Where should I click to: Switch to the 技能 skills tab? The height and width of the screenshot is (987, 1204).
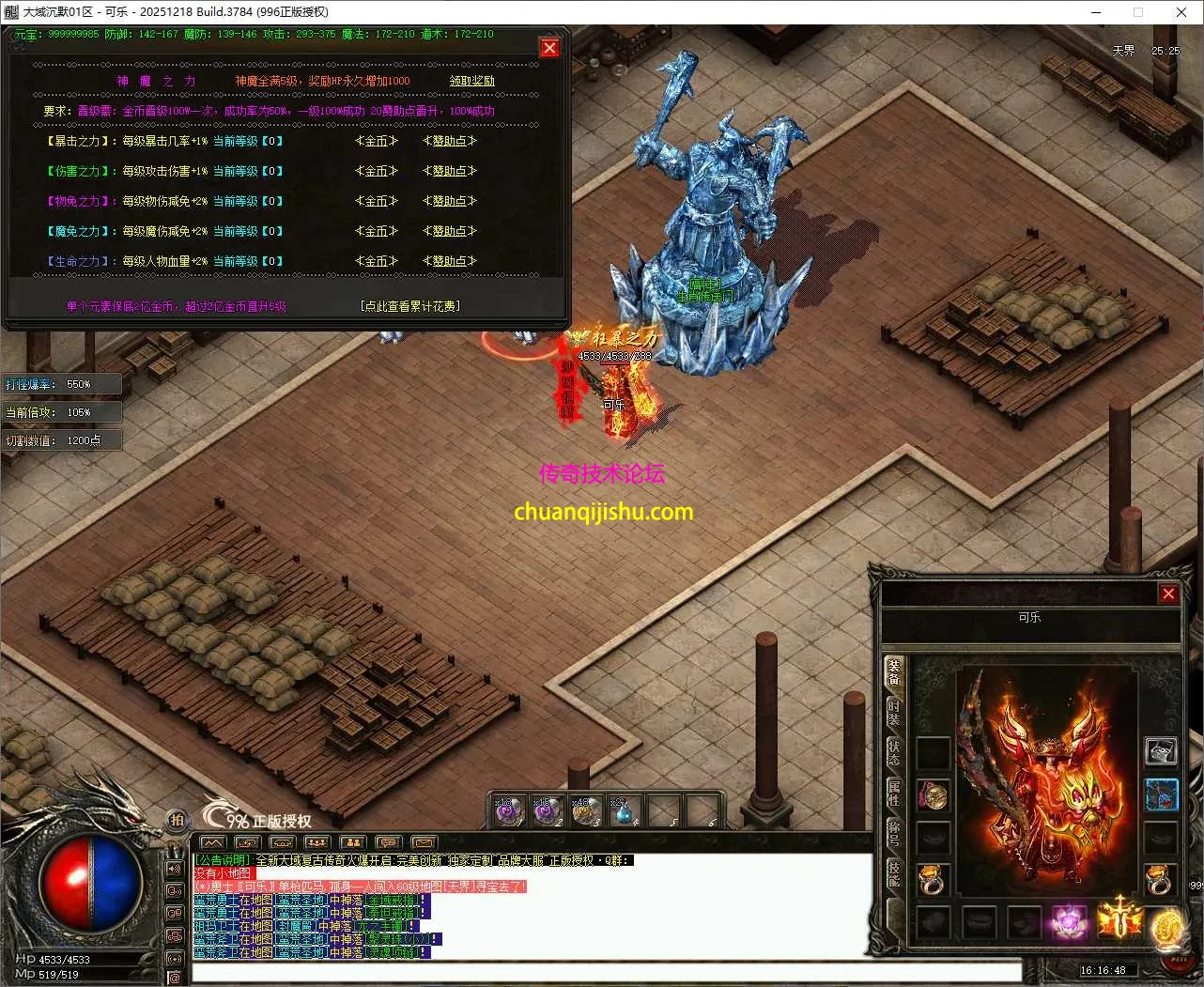click(893, 873)
